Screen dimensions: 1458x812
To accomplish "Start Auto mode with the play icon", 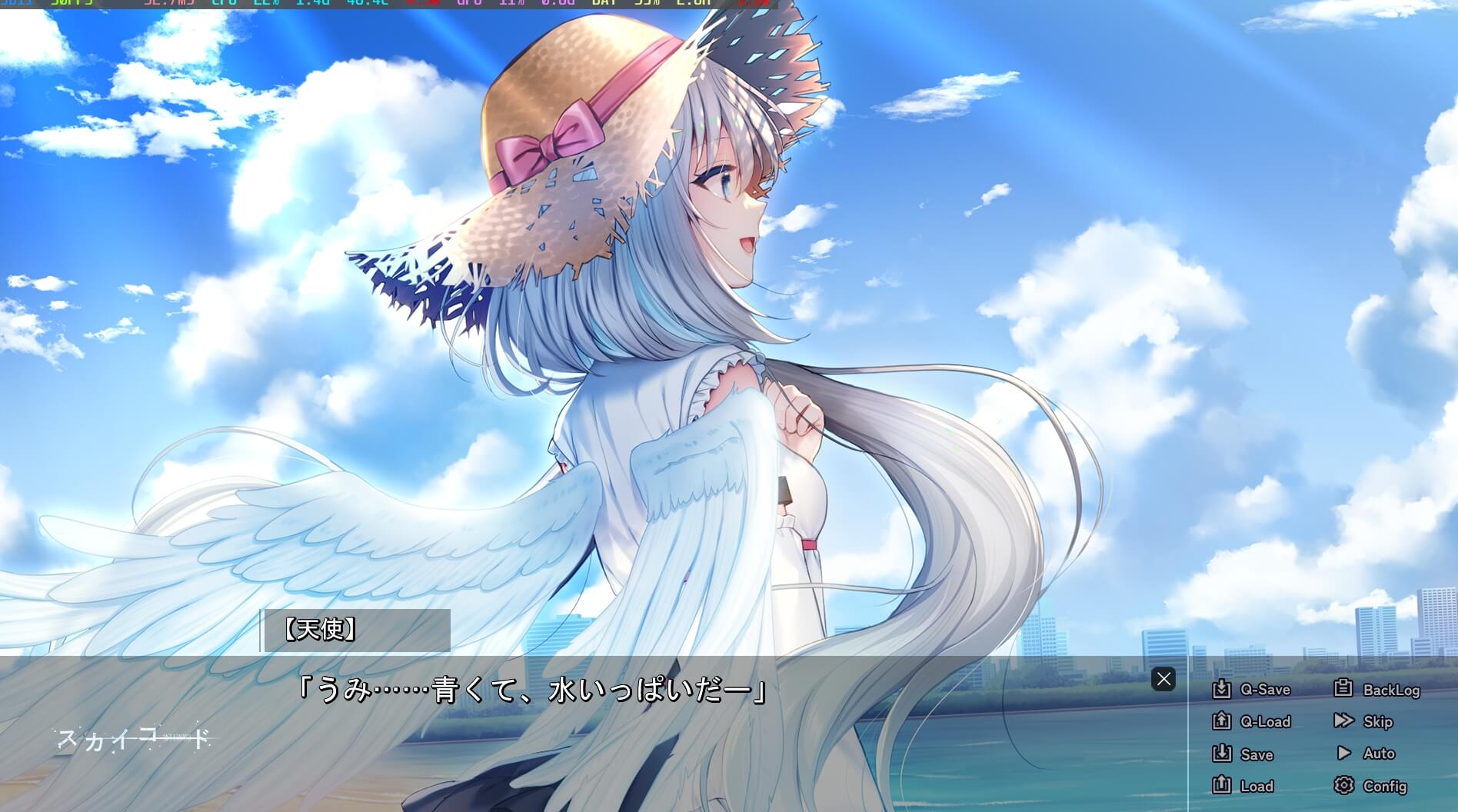I will coord(1344,754).
